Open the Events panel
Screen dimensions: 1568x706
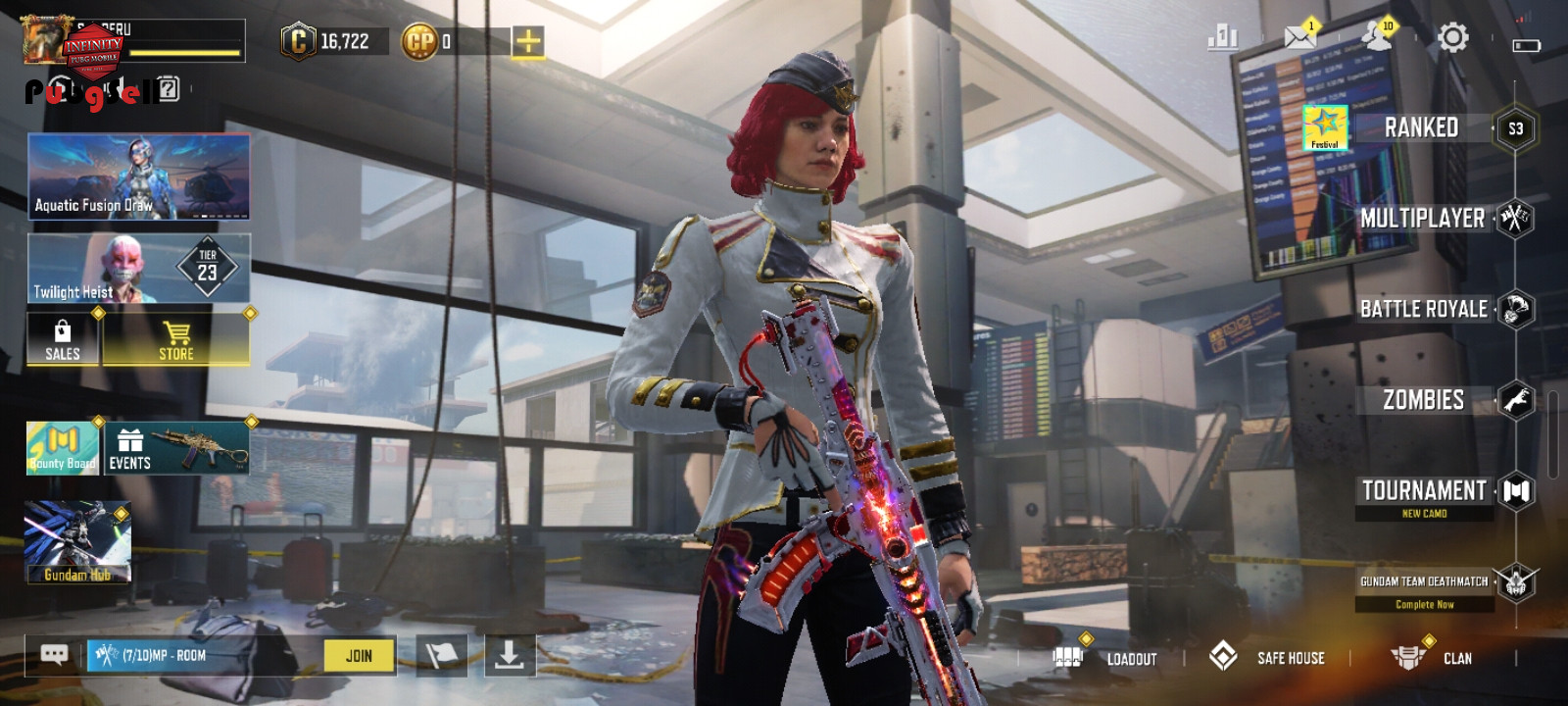(176, 449)
